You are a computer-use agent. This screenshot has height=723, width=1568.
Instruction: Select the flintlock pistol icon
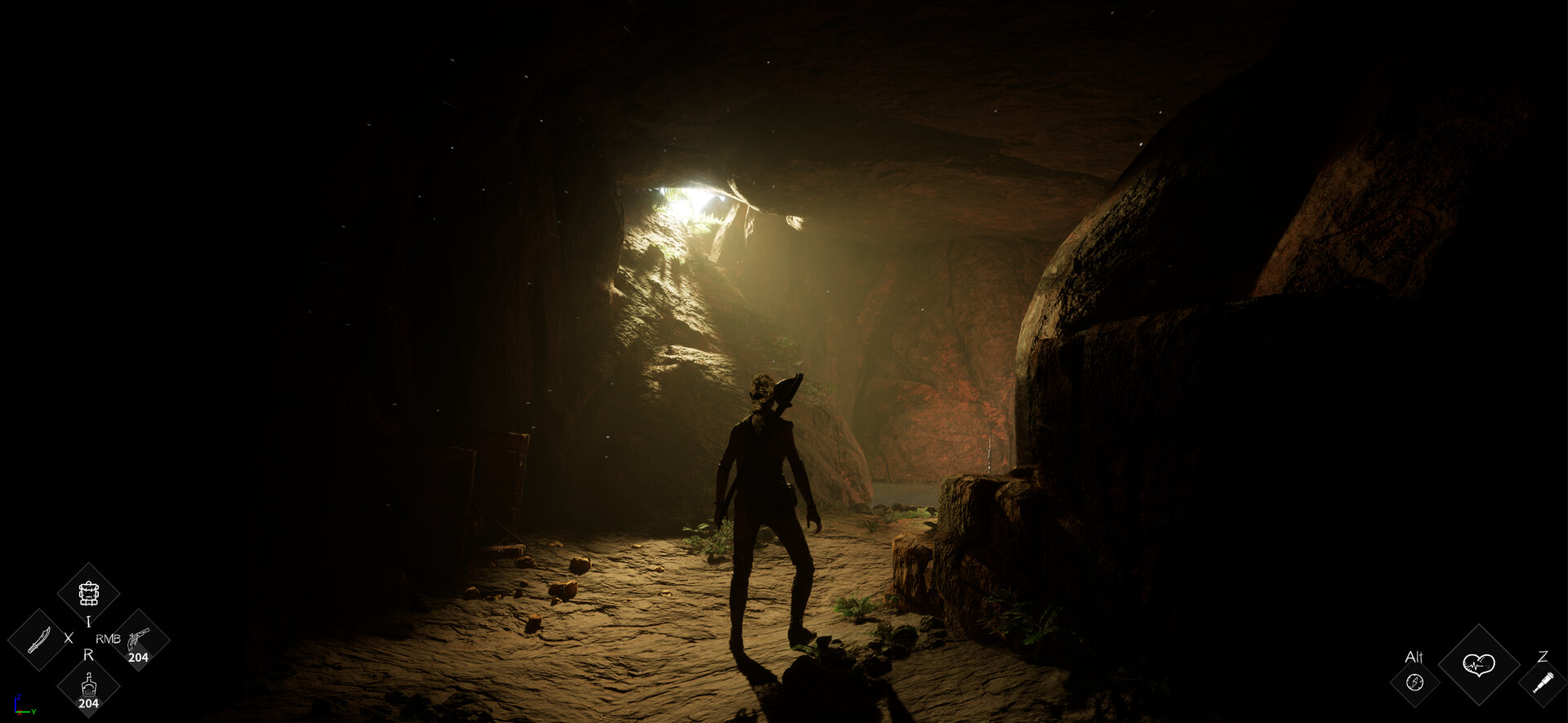point(139,638)
